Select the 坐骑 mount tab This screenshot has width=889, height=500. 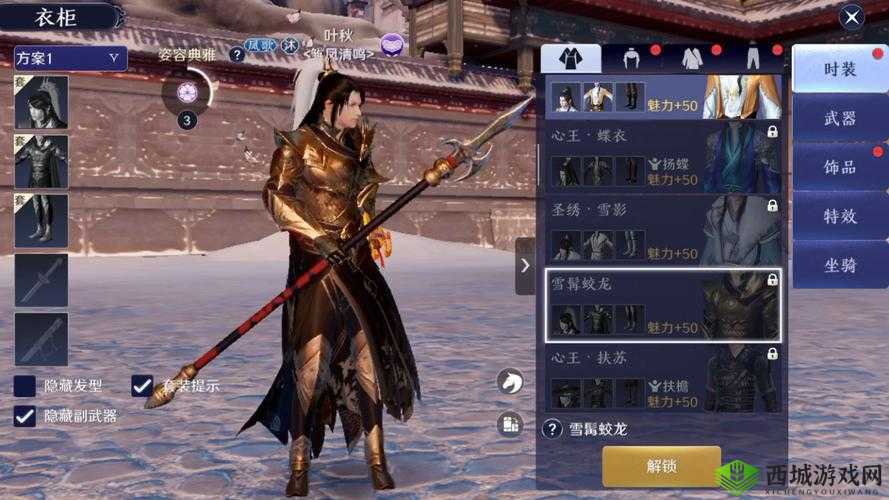[x=839, y=265]
